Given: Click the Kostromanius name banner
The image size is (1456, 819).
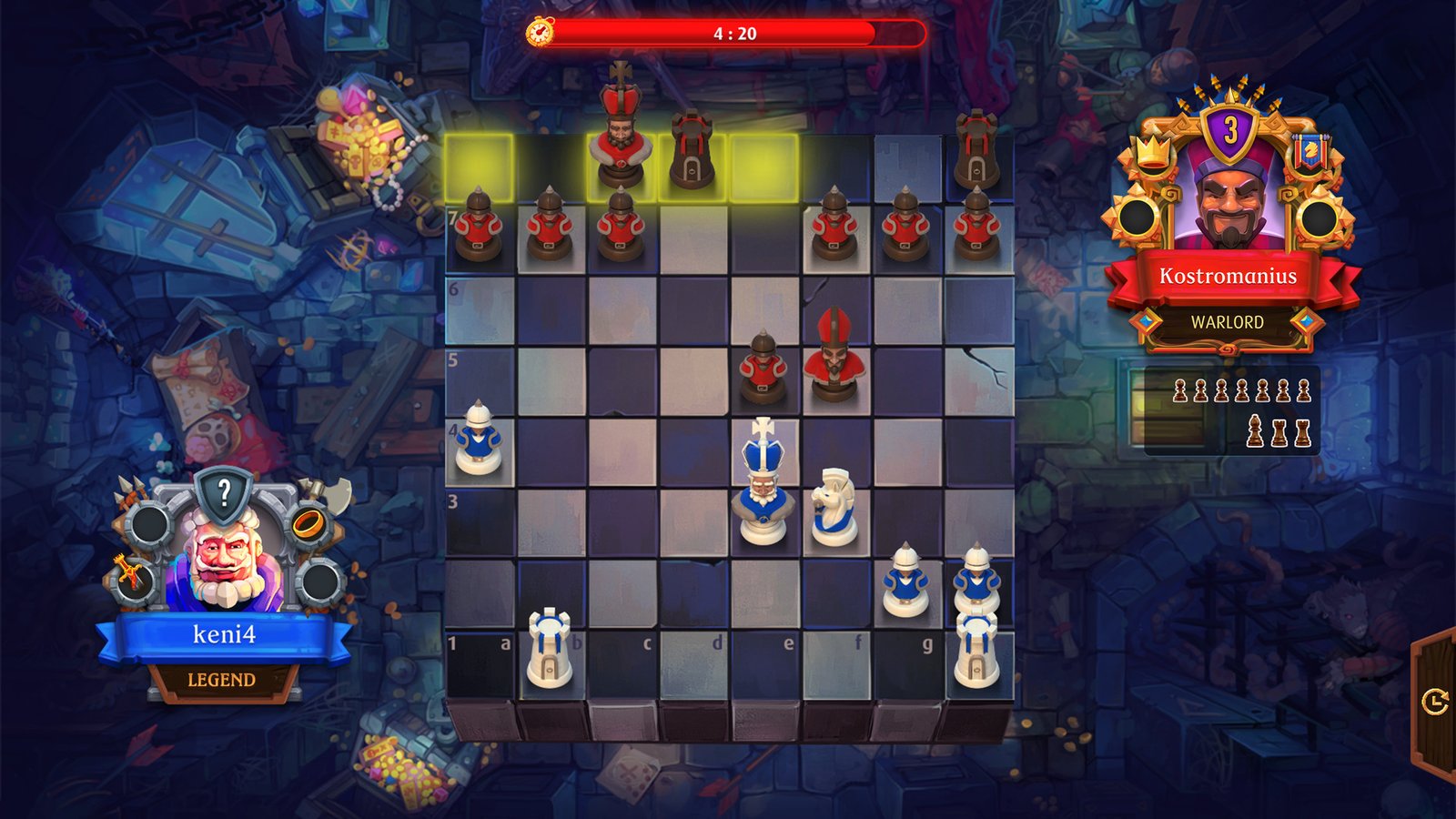Looking at the screenshot, I should [1228, 275].
